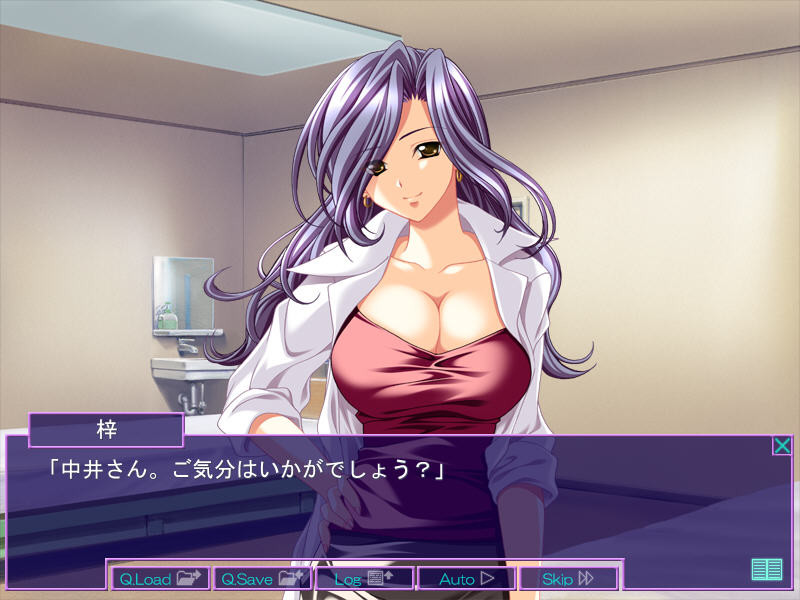Enable Auto text advance
The width and height of the screenshot is (800, 600).
tap(467, 578)
